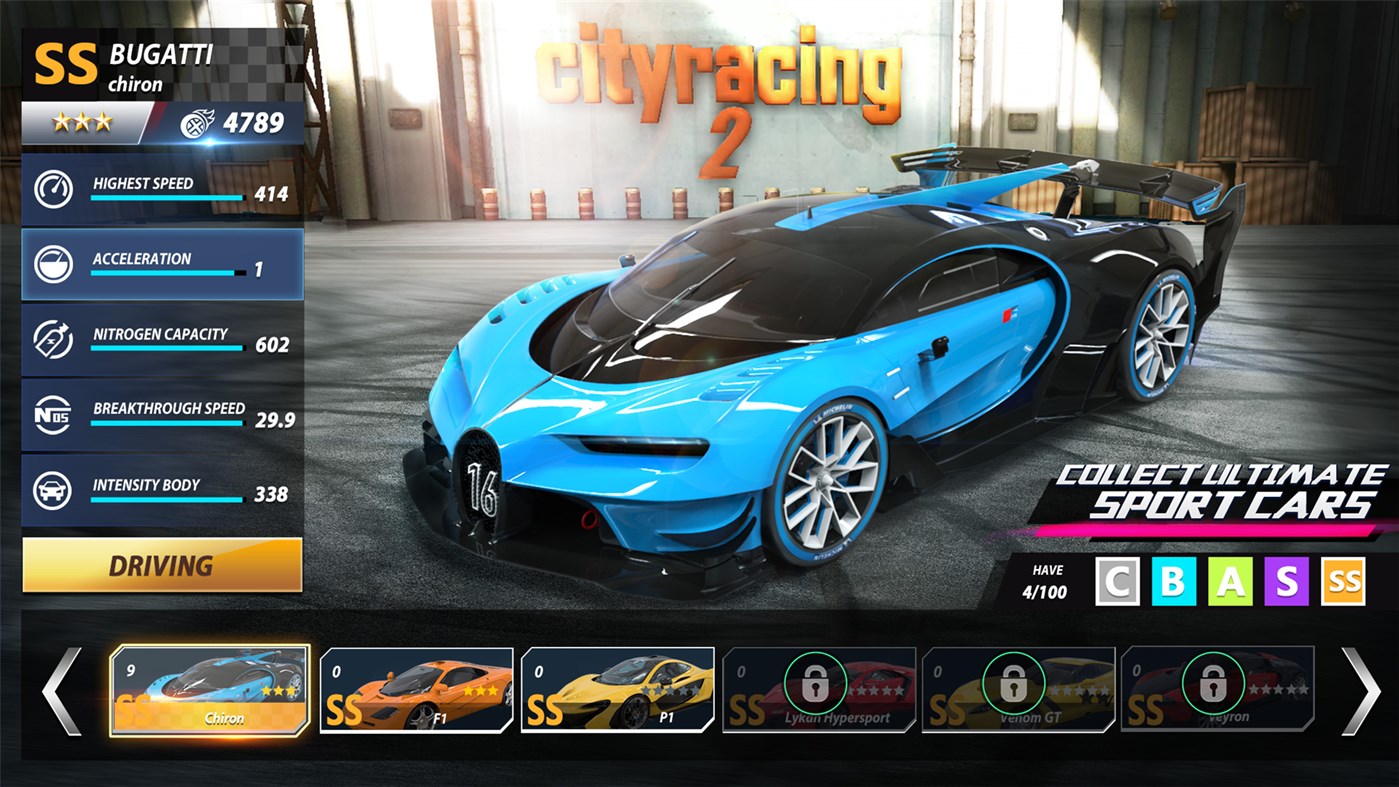Image resolution: width=1399 pixels, height=787 pixels.
Task: Expand the highlighted Acceleration stat panel
Action: click(162, 264)
